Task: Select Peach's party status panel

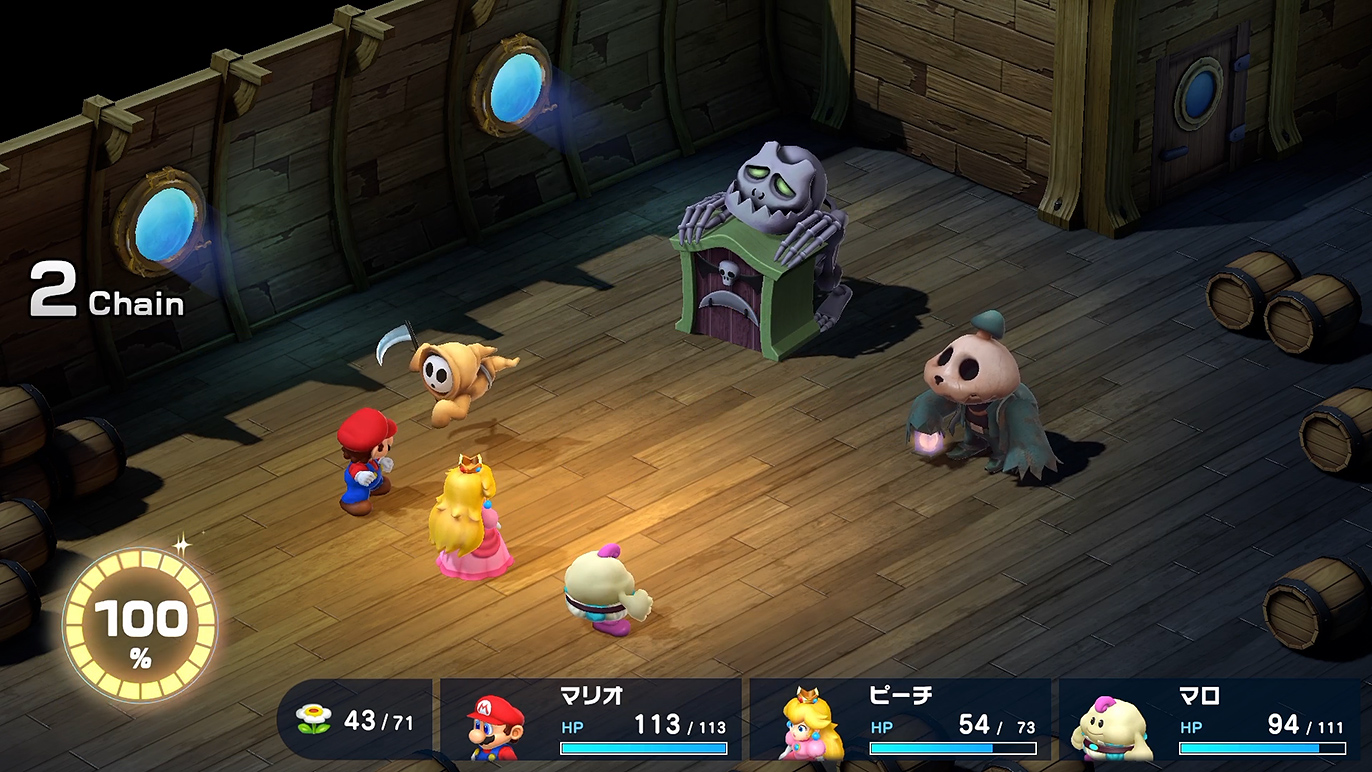Action: [900, 721]
